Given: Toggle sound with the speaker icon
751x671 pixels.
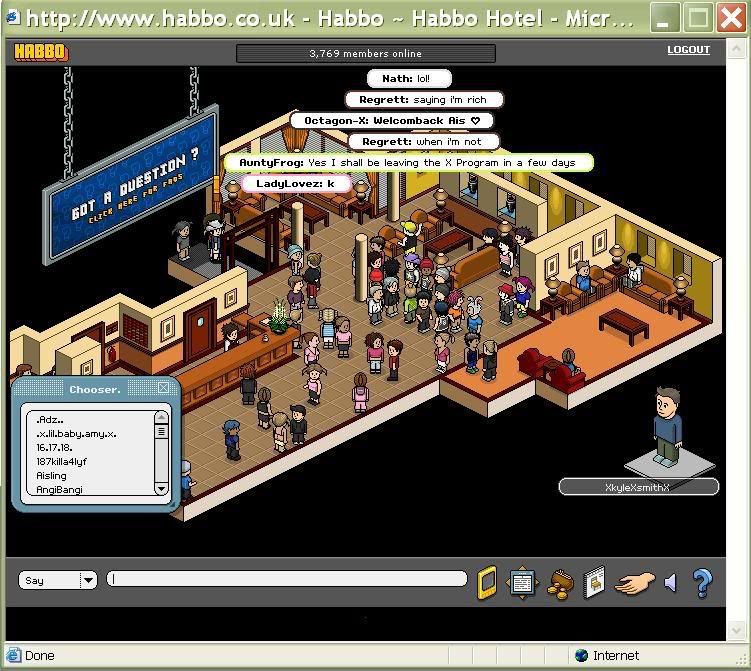Looking at the screenshot, I should (670, 582).
